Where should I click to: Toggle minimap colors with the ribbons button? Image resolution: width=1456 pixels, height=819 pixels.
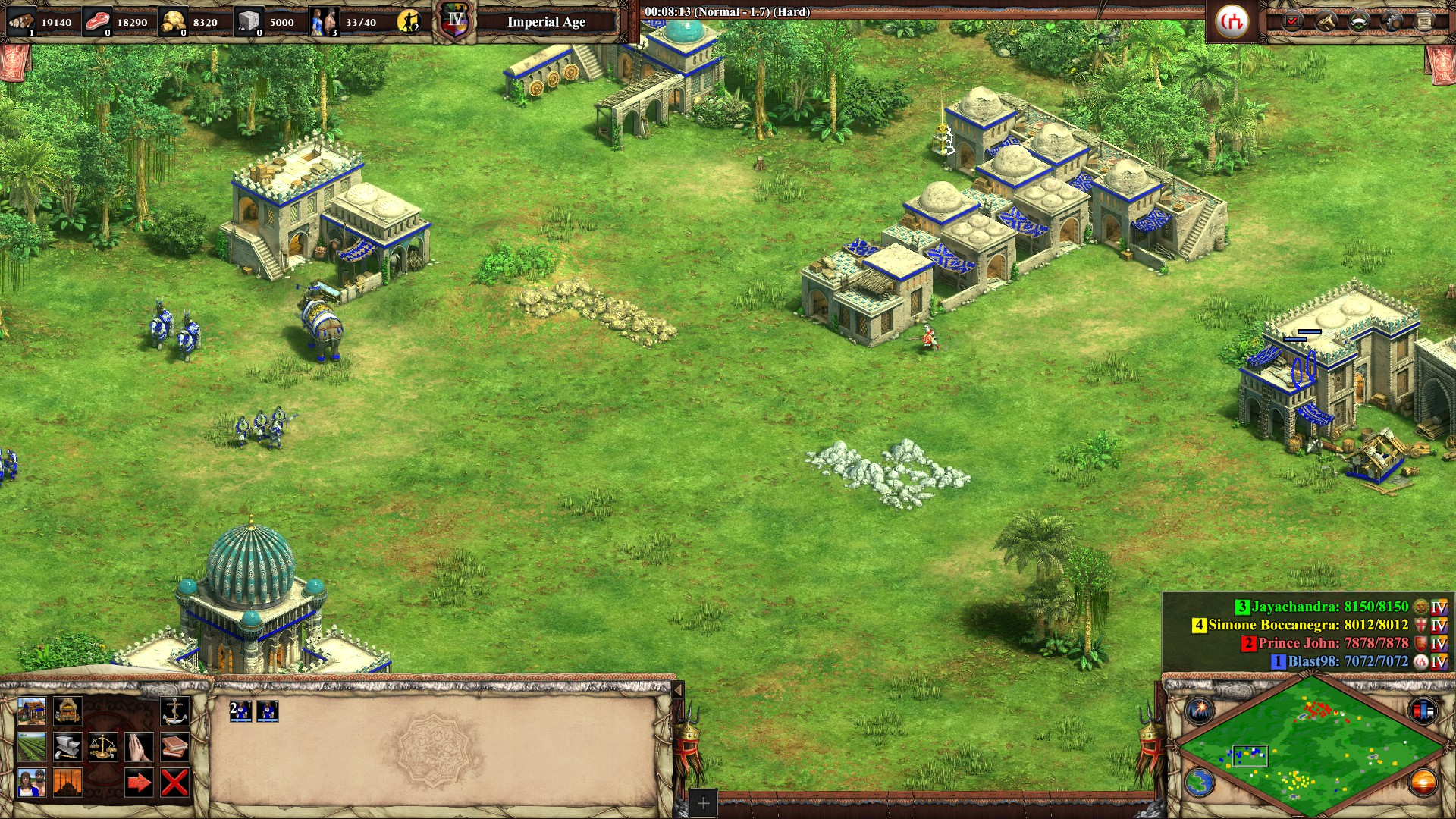tap(1423, 711)
